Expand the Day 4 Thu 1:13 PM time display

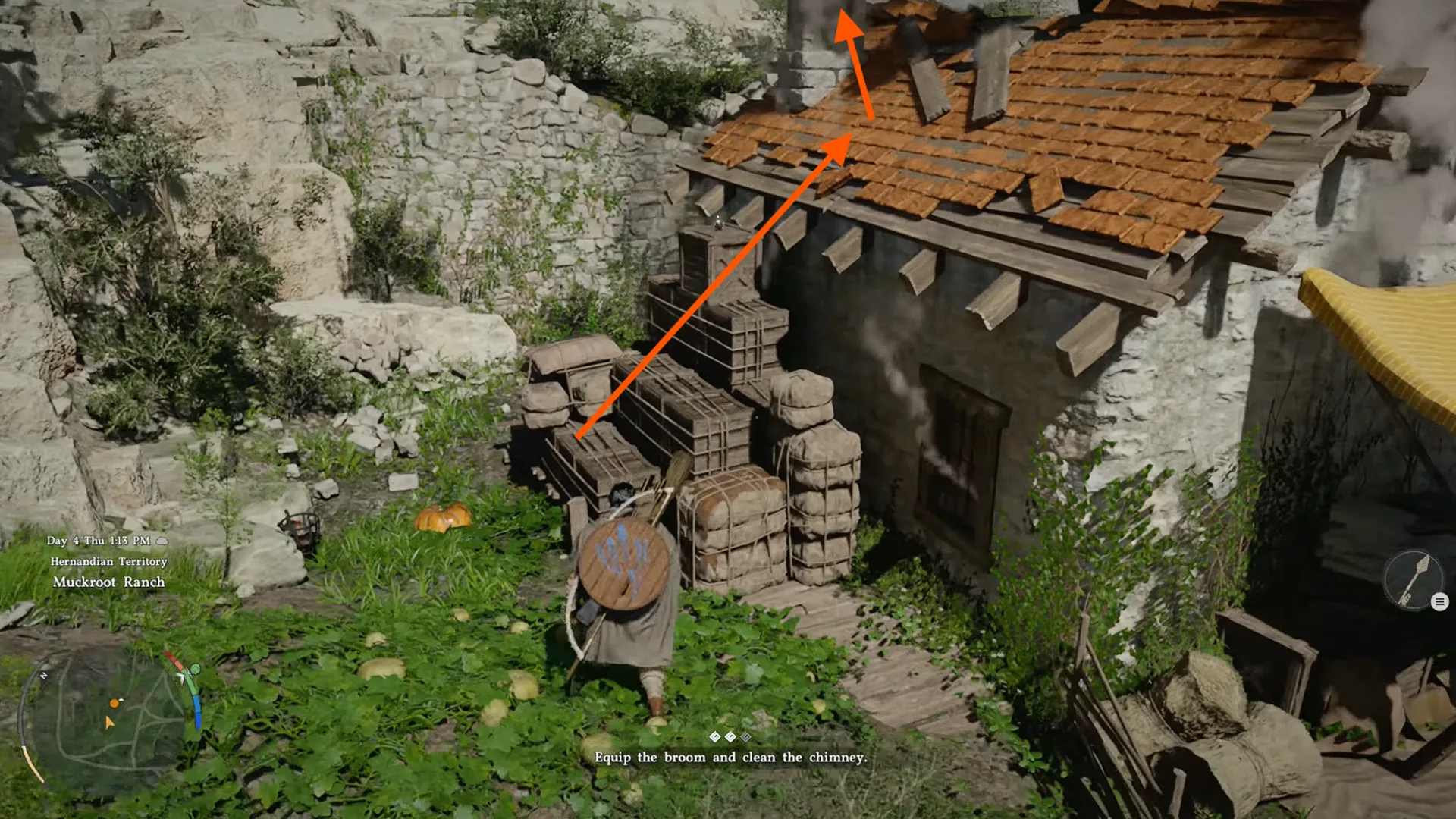(x=100, y=540)
